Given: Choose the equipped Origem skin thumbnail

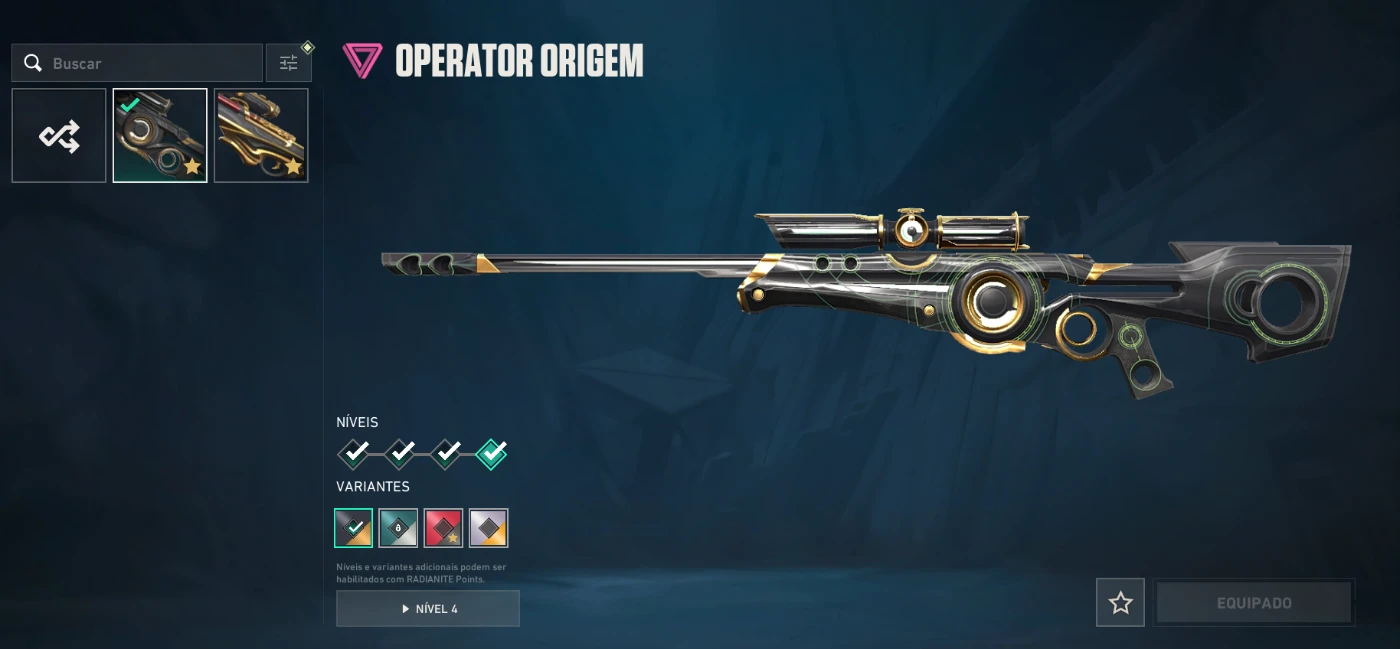Looking at the screenshot, I should coord(160,136).
